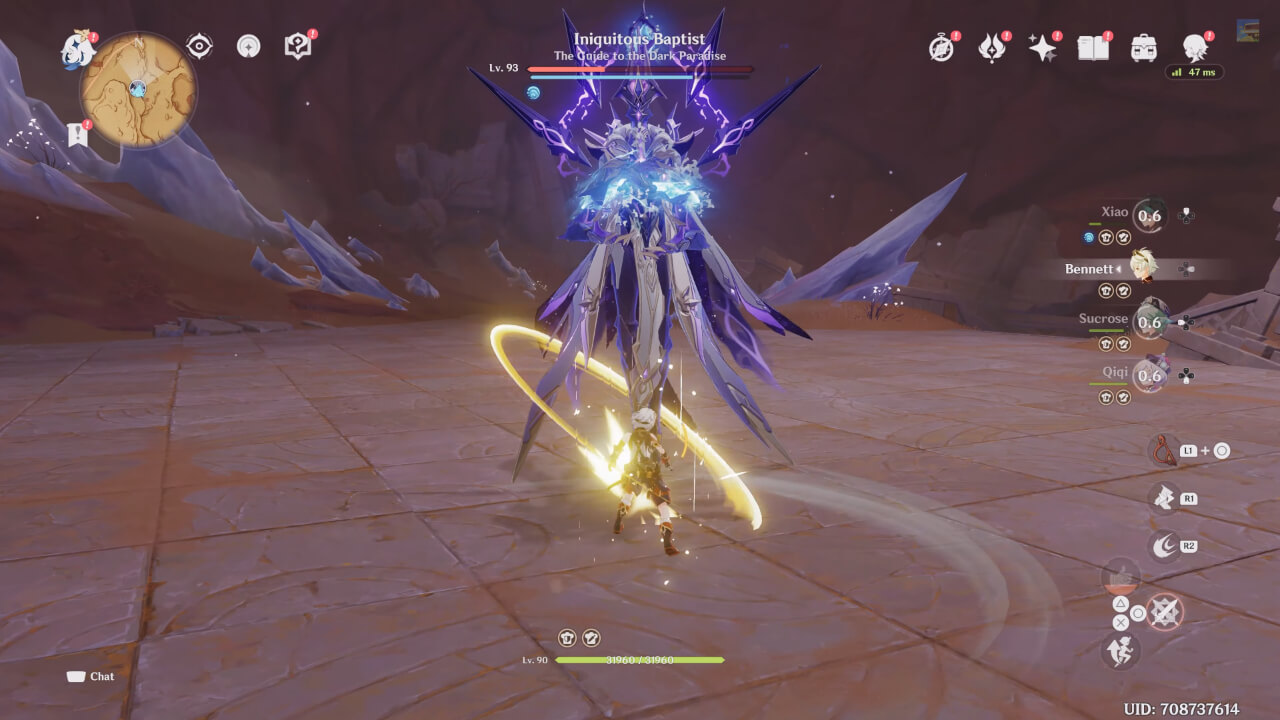Screen dimensions: 1280x720
Task: Cast the elemental burst R2 icon
Action: click(1163, 542)
